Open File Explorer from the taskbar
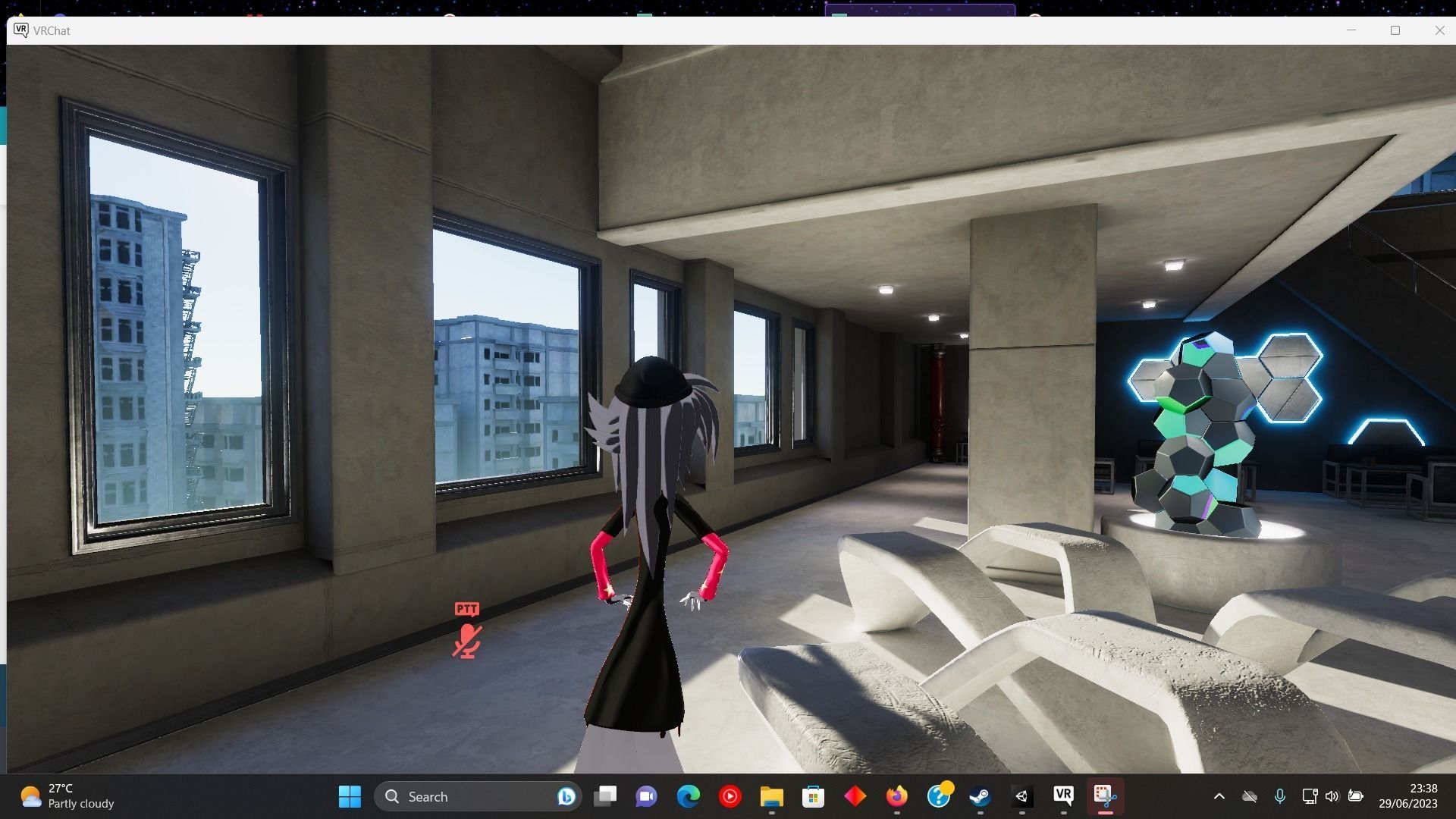1456x819 pixels. 770,796
